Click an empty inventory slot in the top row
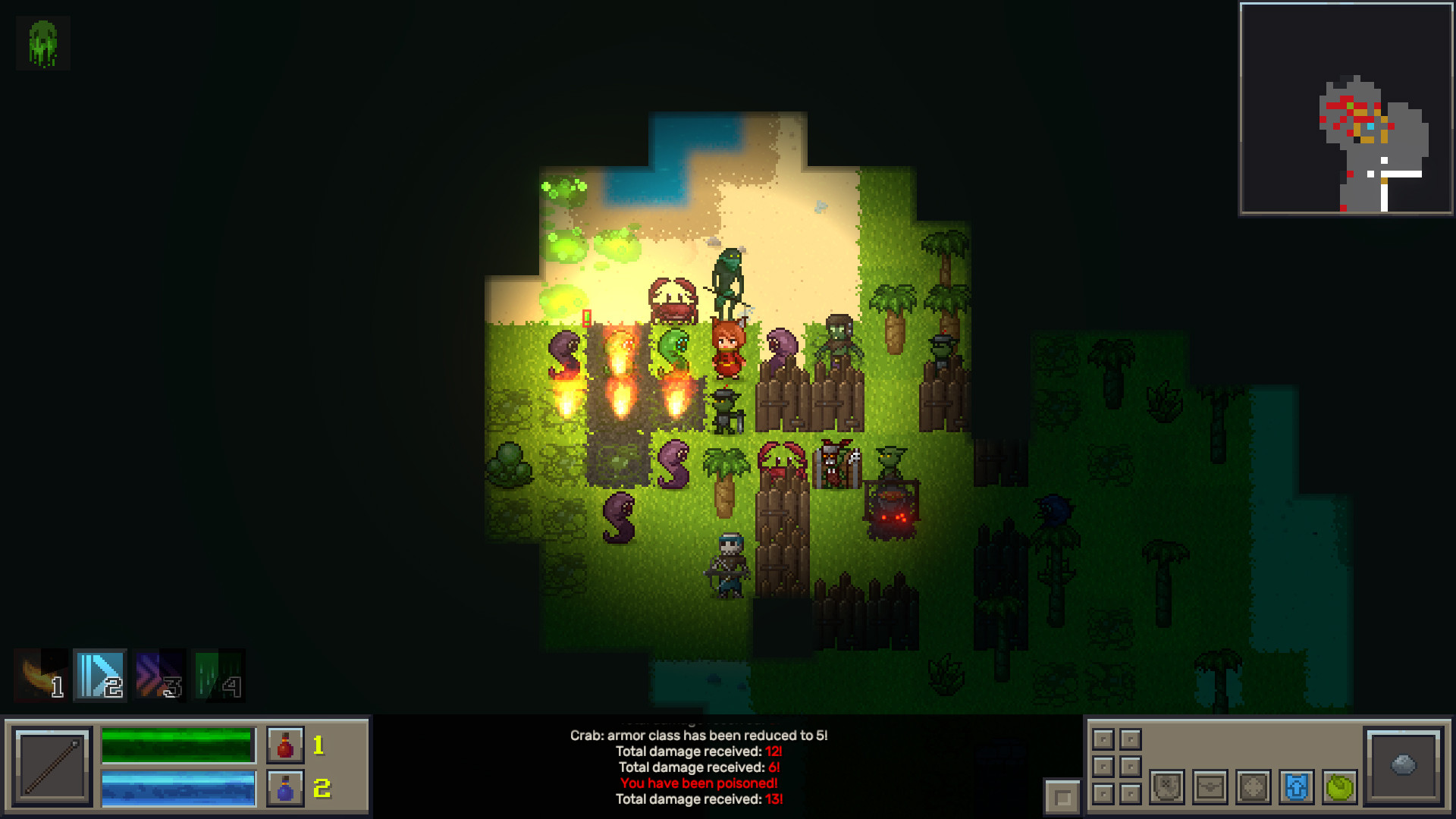 1103,739
